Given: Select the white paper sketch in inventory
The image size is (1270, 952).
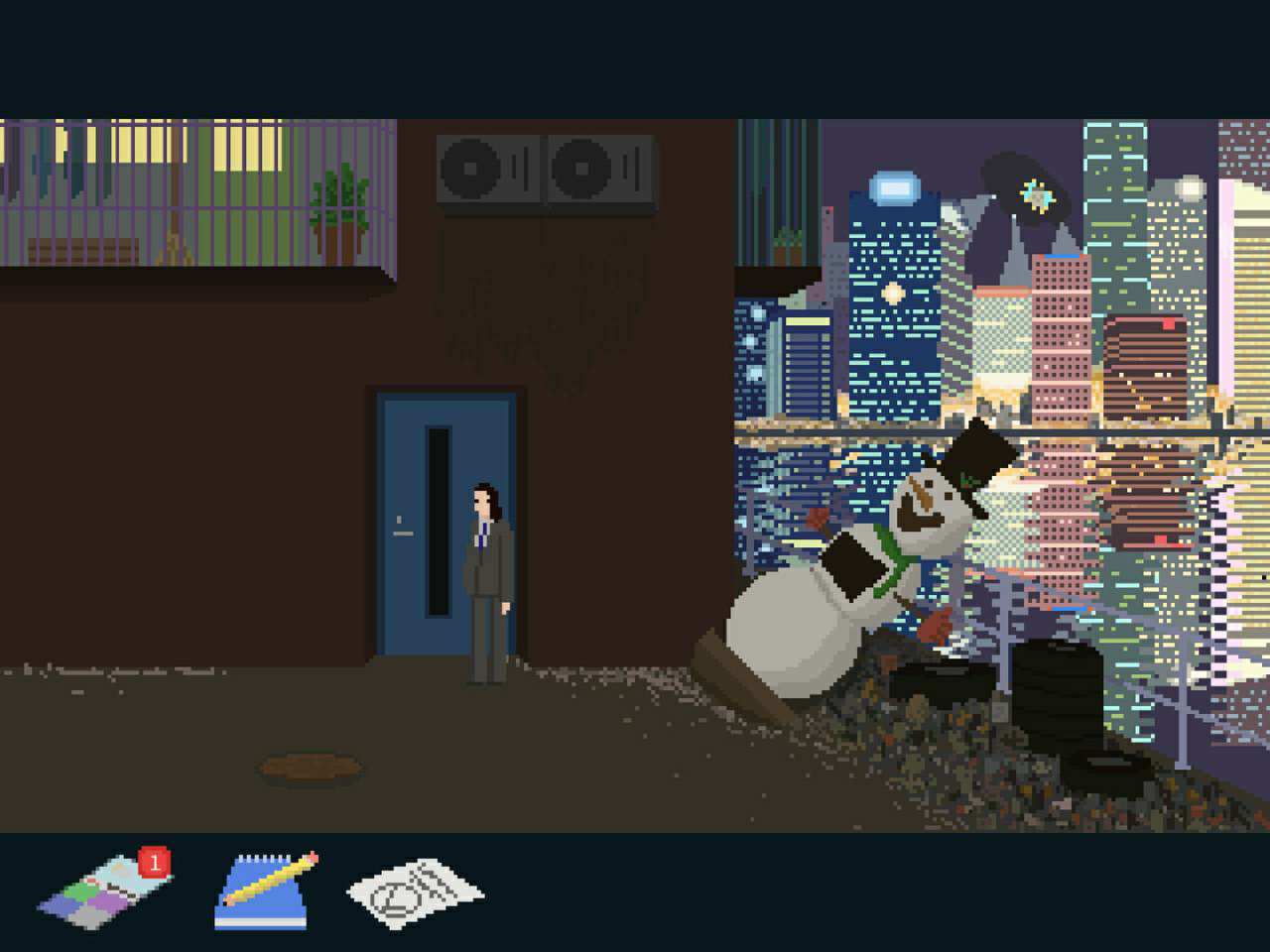Looking at the screenshot, I should 415,893.
